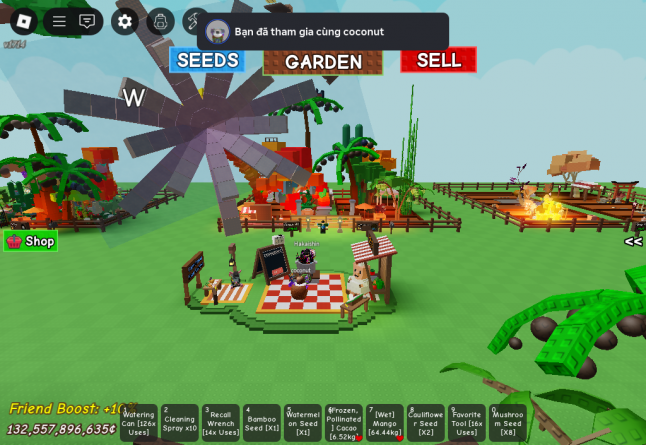Image resolution: width=646 pixels, height=445 pixels.
Task: Pick the Cauliflower Seed slot
Action: tap(426, 423)
